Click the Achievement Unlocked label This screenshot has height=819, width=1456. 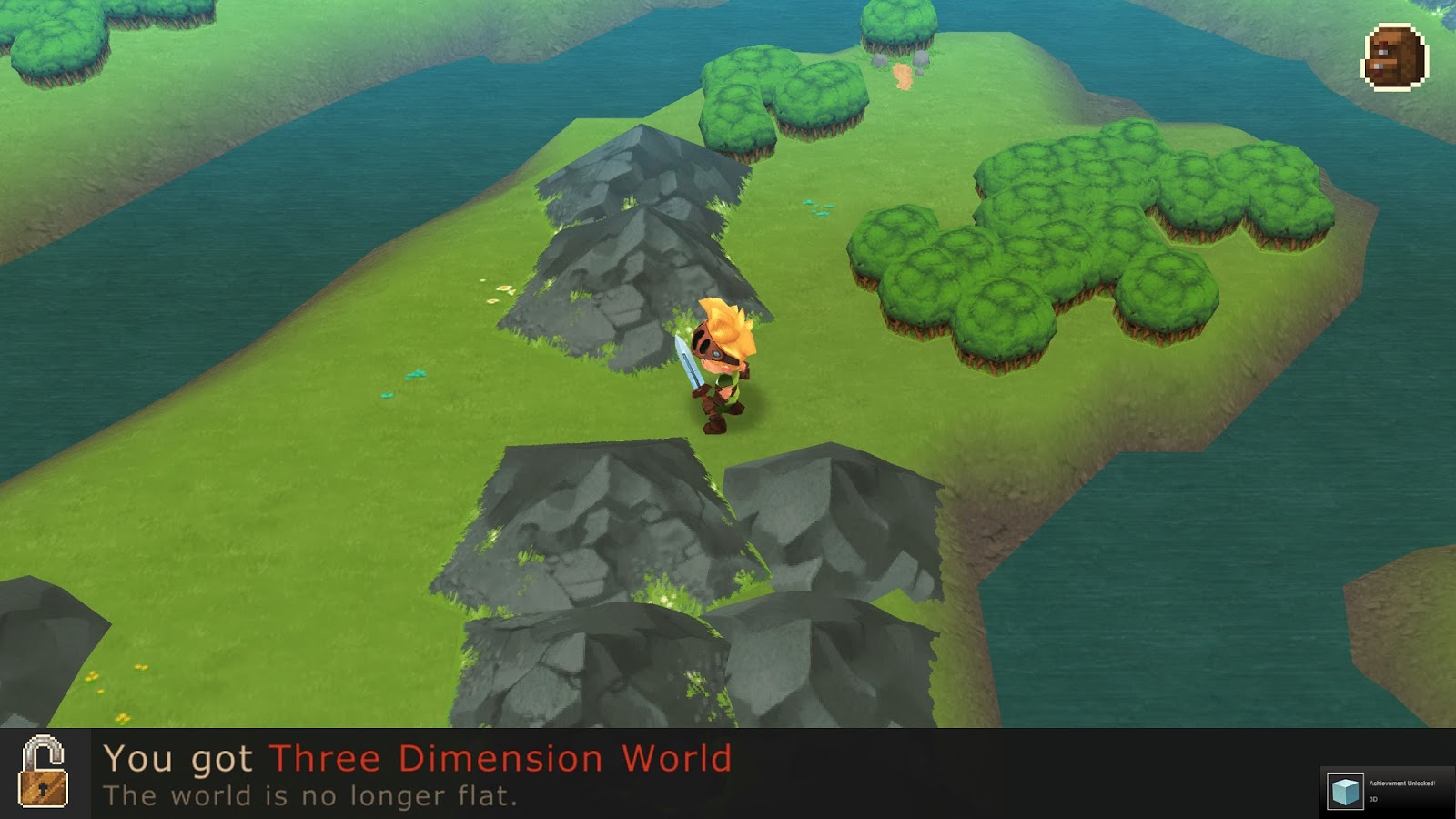(x=1403, y=784)
